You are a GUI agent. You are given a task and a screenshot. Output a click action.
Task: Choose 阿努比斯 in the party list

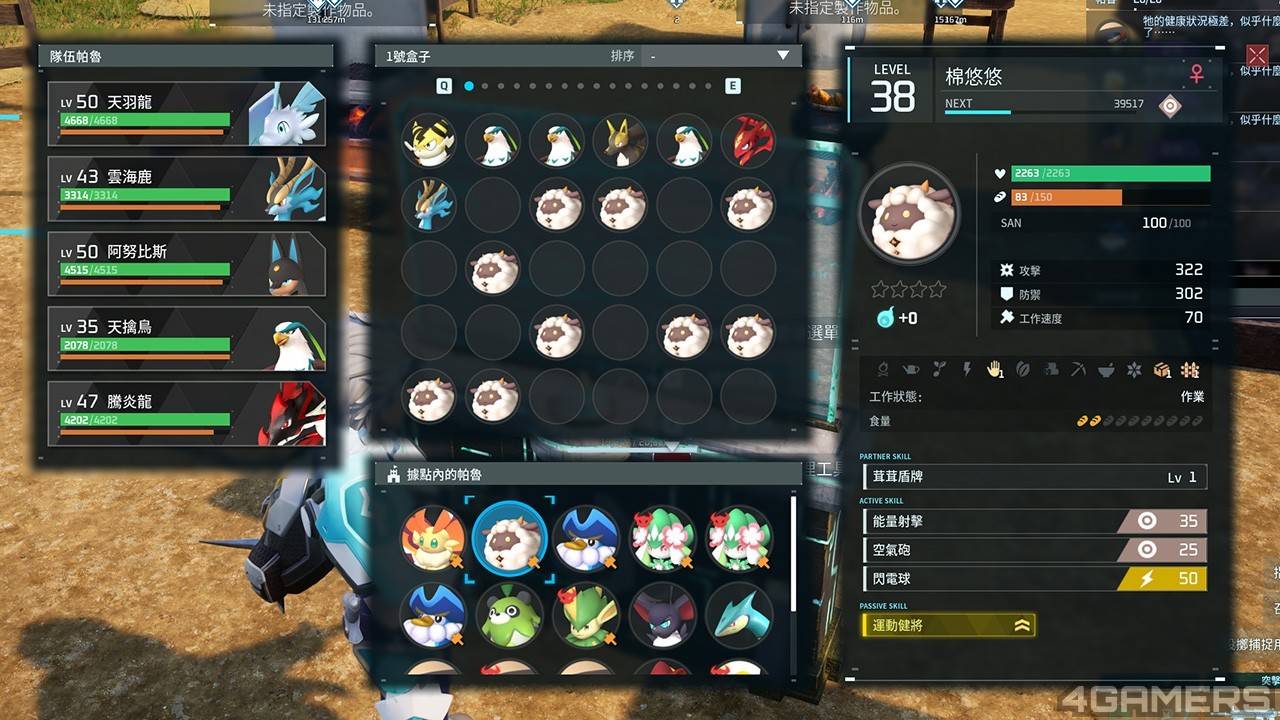point(186,264)
